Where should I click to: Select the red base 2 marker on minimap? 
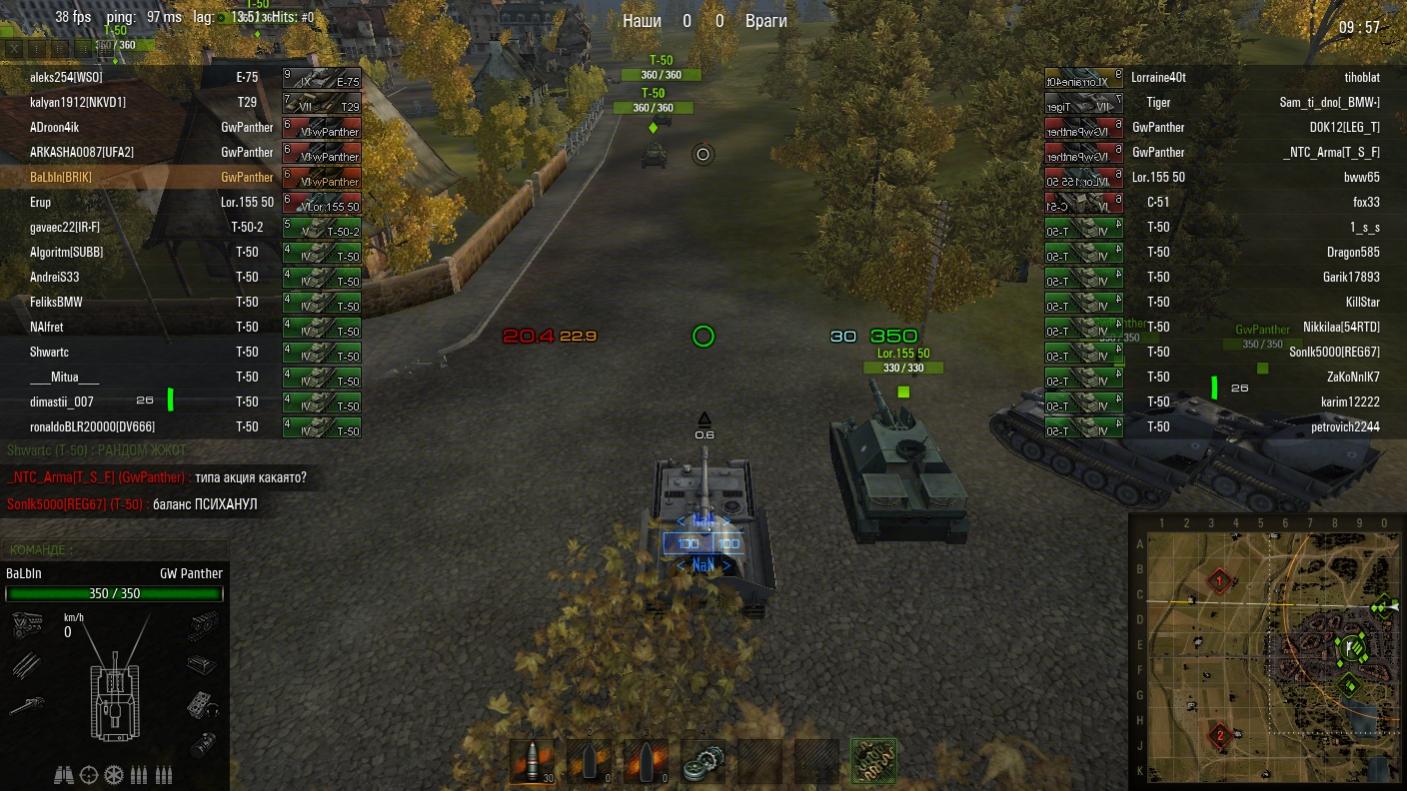coord(1218,737)
